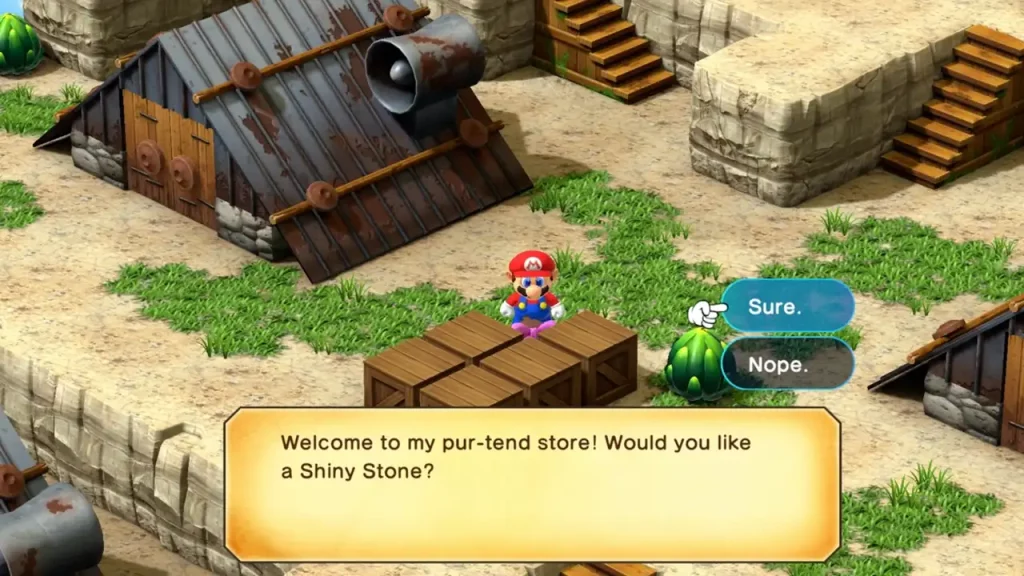The height and width of the screenshot is (576, 1024).
Task: Choose the "Sure." reply option
Action: coord(787,306)
